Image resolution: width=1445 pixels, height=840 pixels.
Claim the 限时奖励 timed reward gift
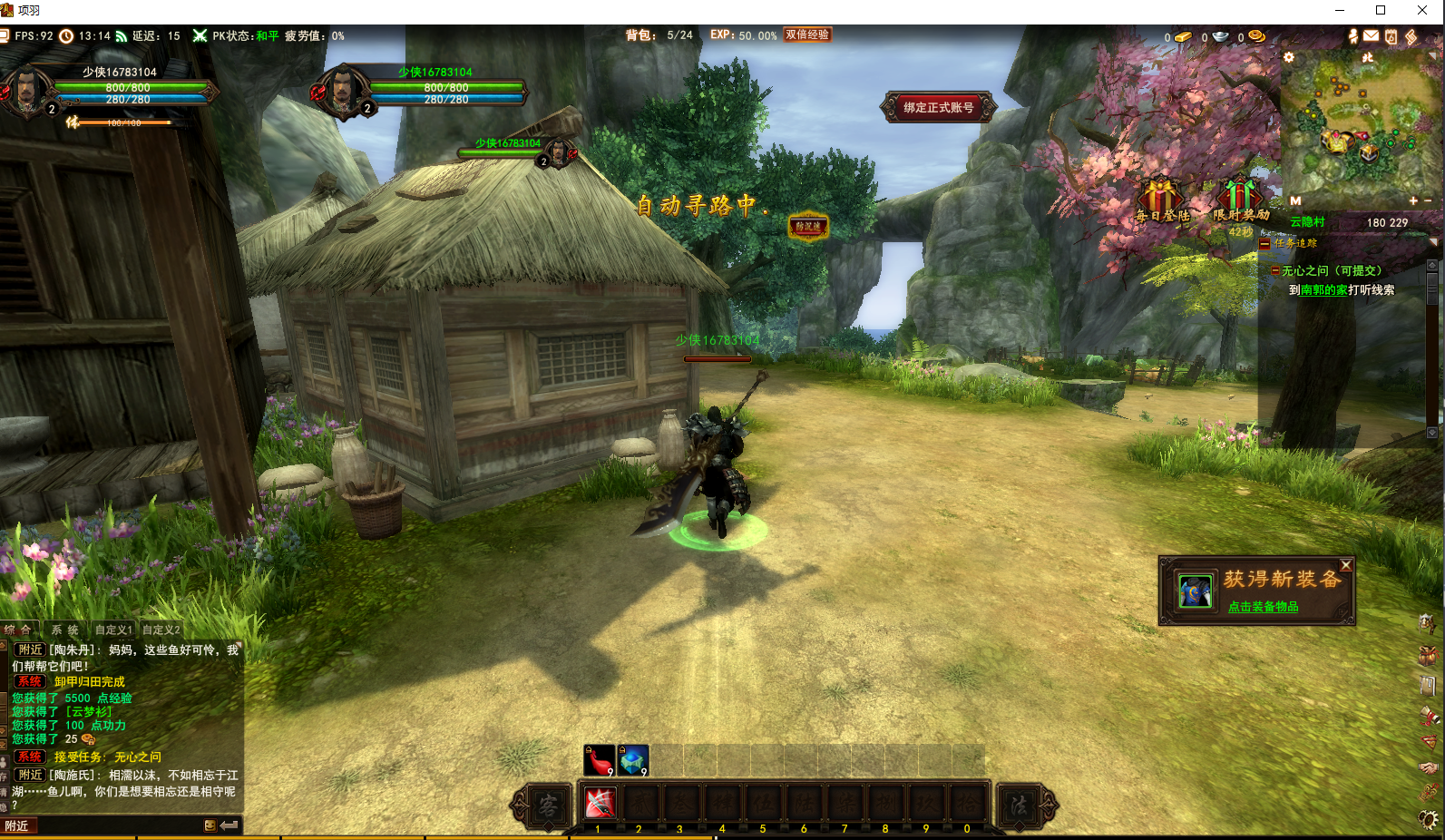(x=1240, y=201)
